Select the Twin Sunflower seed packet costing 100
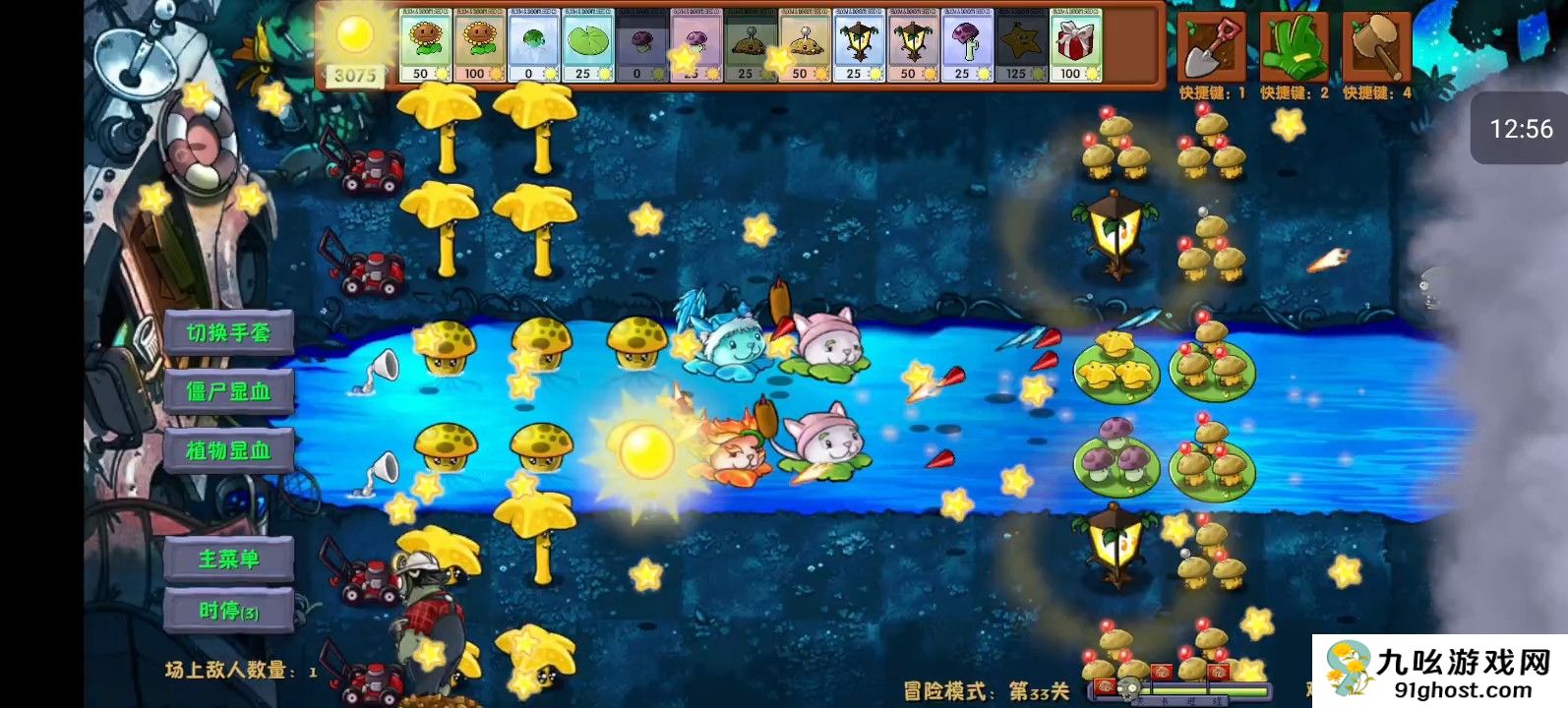The width and height of the screenshot is (1568, 708). 479,44
